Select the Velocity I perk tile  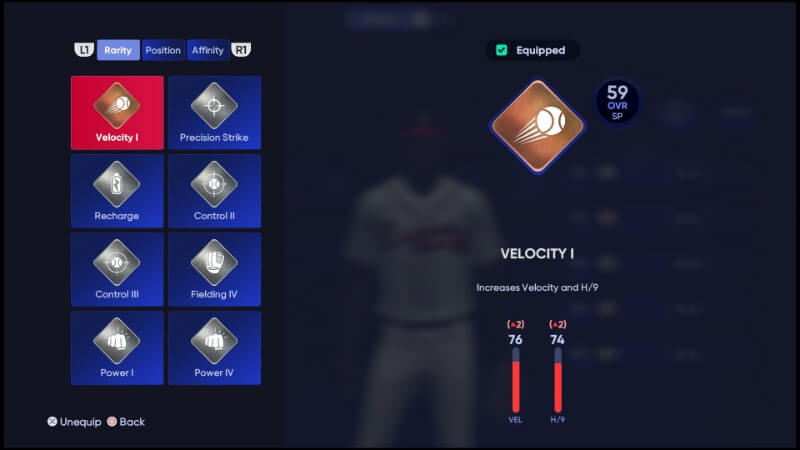(x=117, y=113)
